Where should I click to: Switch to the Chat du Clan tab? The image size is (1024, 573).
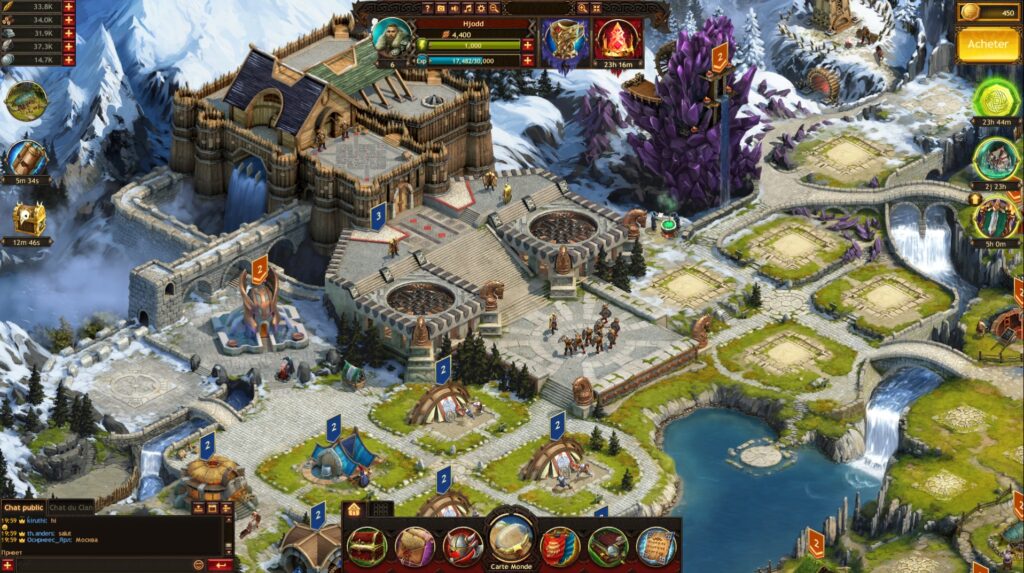(71, 507)
